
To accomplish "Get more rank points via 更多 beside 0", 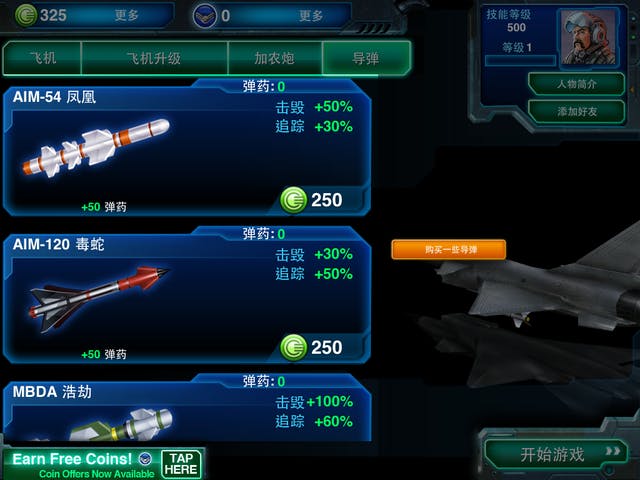I will pyautogui.click(x=311, y=16).
